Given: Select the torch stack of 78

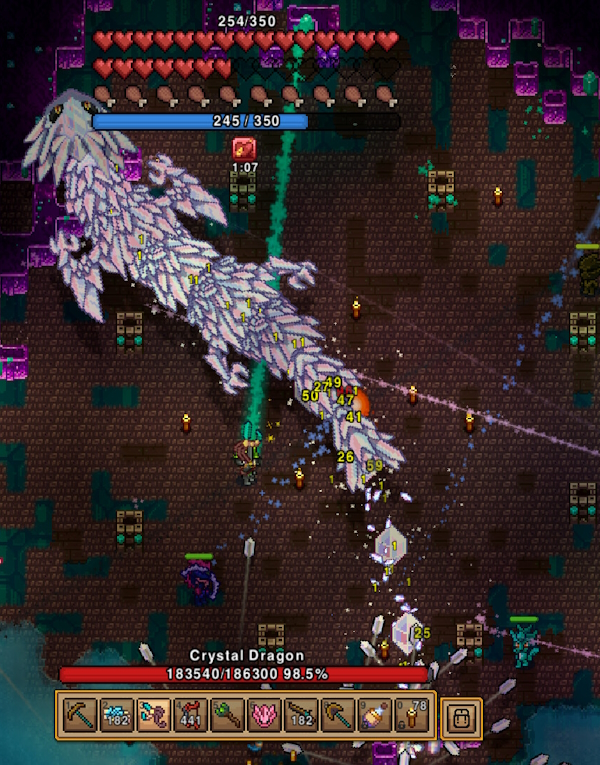Looking at the screenshot, I should click(x=411, y=717).
